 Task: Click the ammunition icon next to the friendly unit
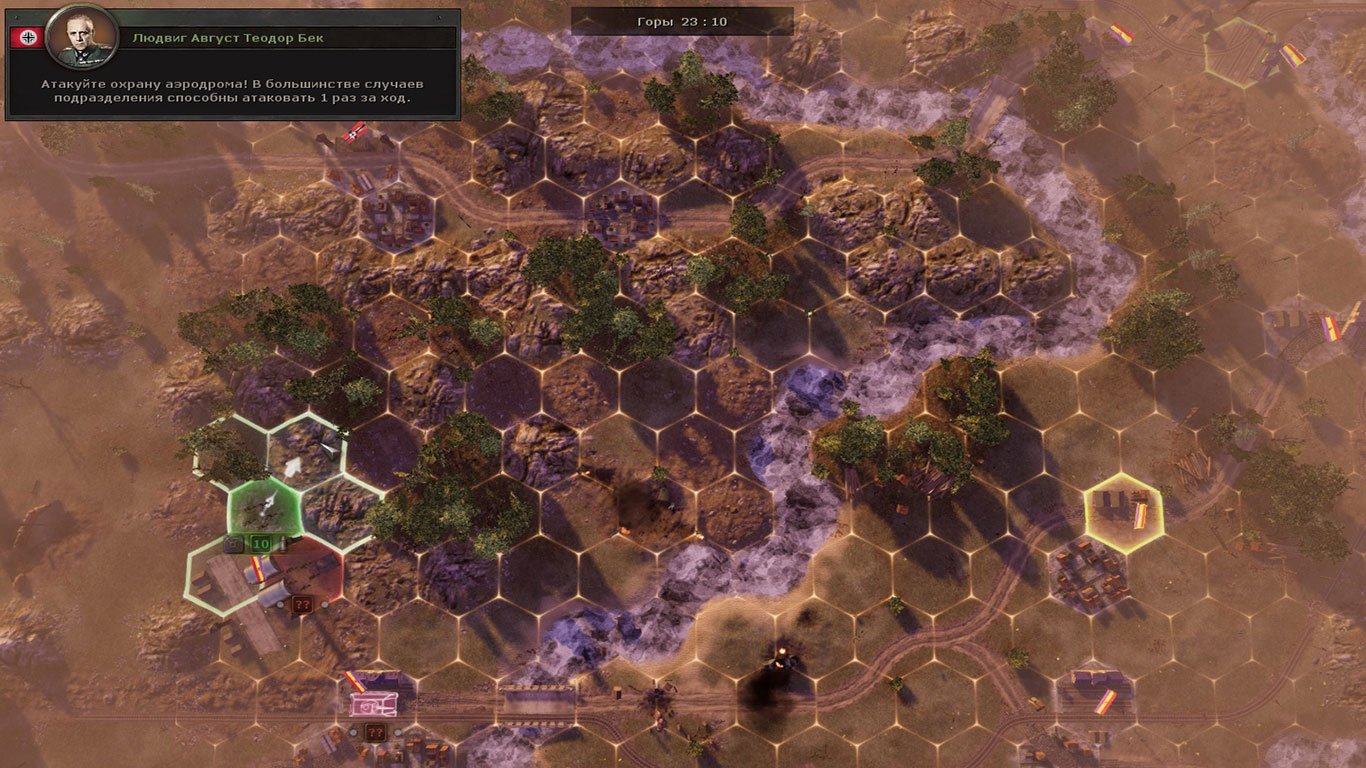click(284, 543)
